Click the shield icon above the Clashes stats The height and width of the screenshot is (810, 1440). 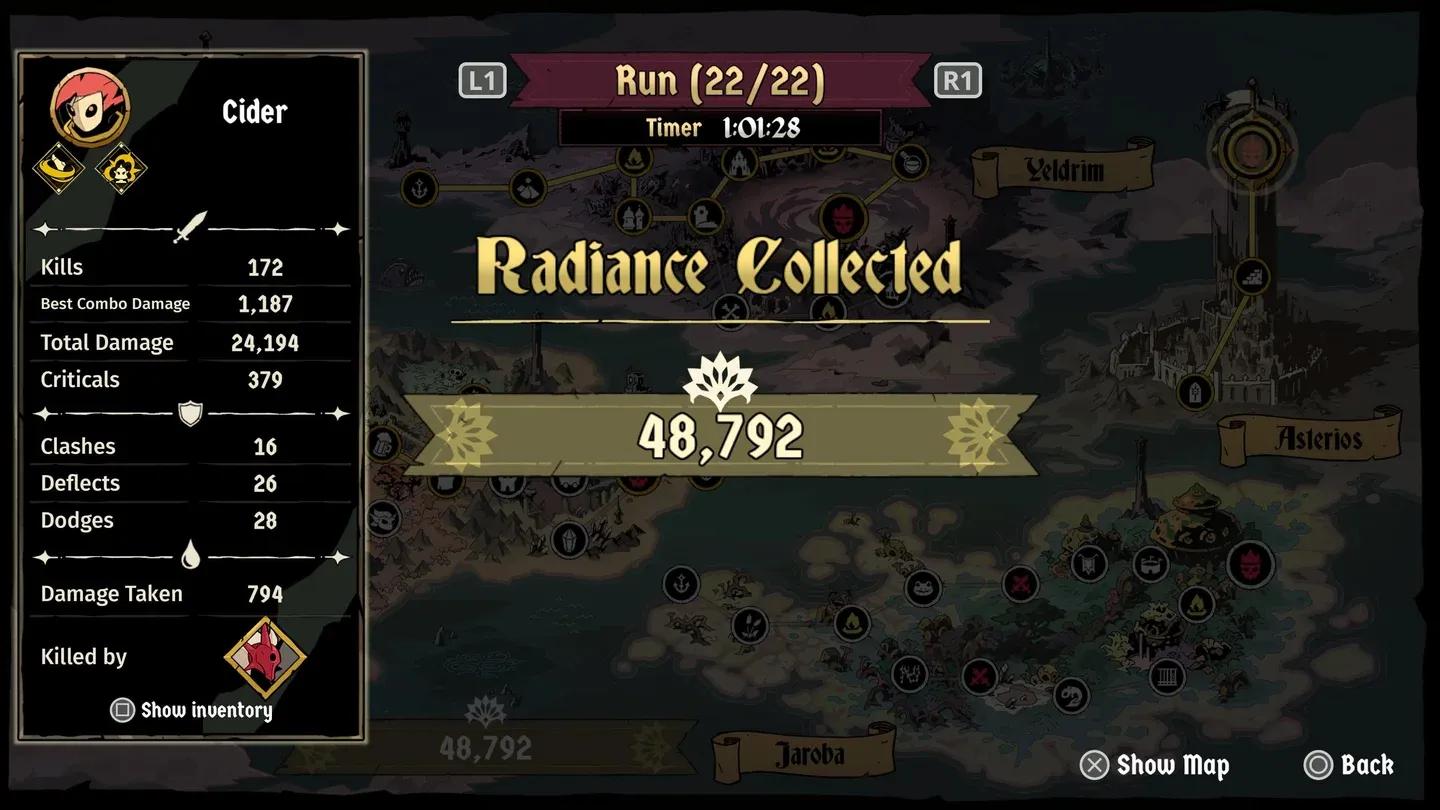click(x=190, y=412)
